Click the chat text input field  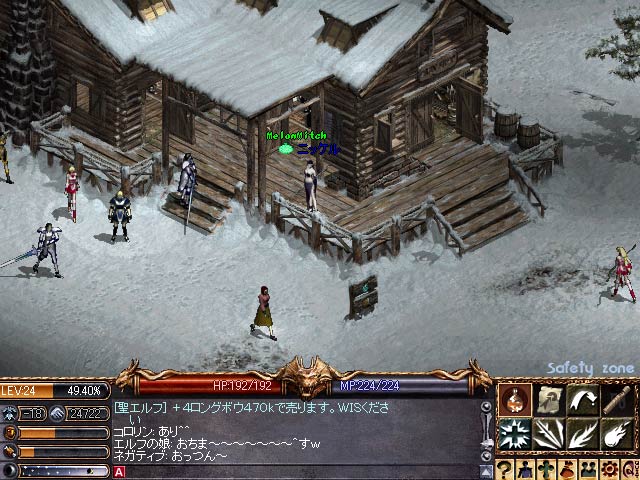[x=300, y=471]
